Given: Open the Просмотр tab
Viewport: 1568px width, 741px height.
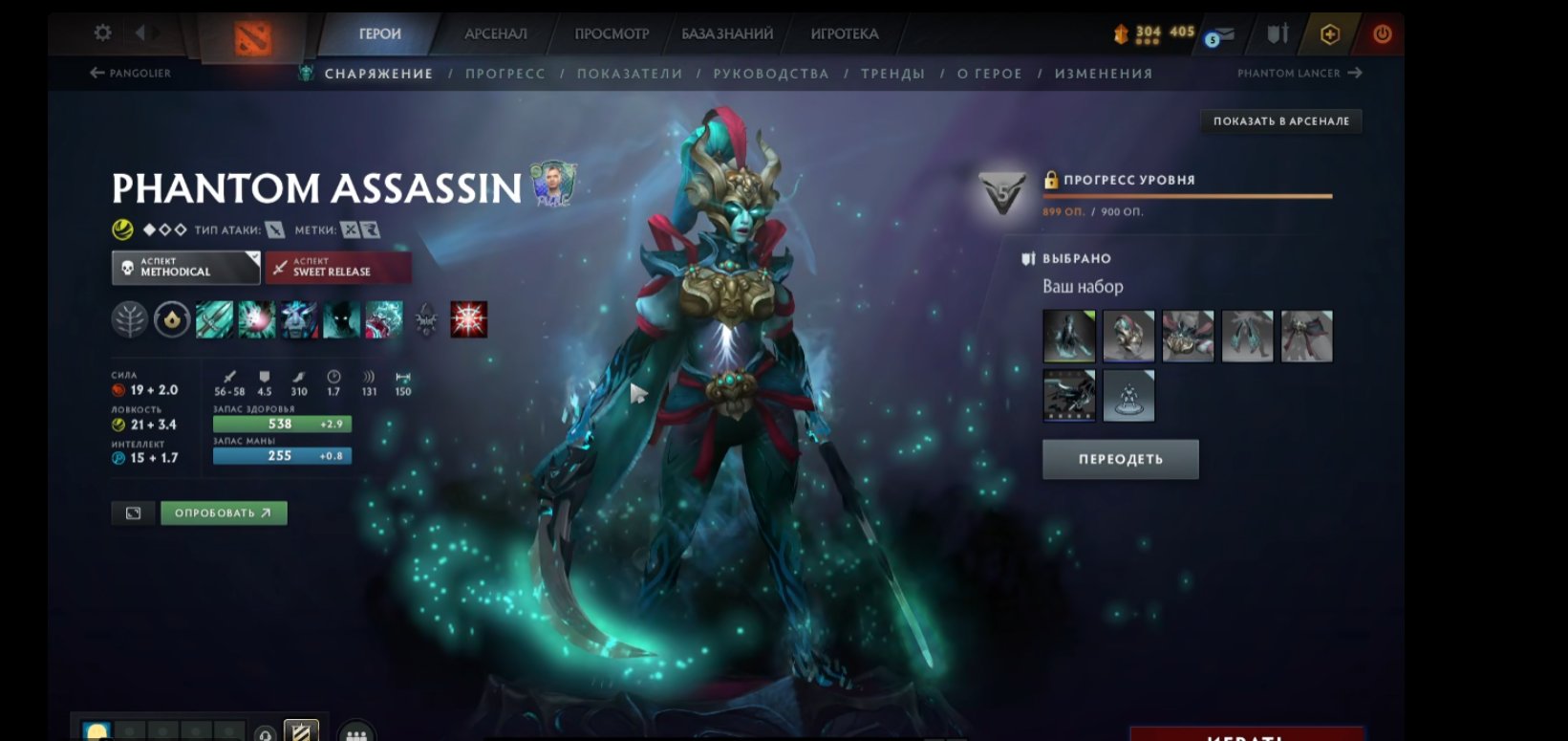Looking at the screenshot, I should pyautogui.click(x=612, y=33).
